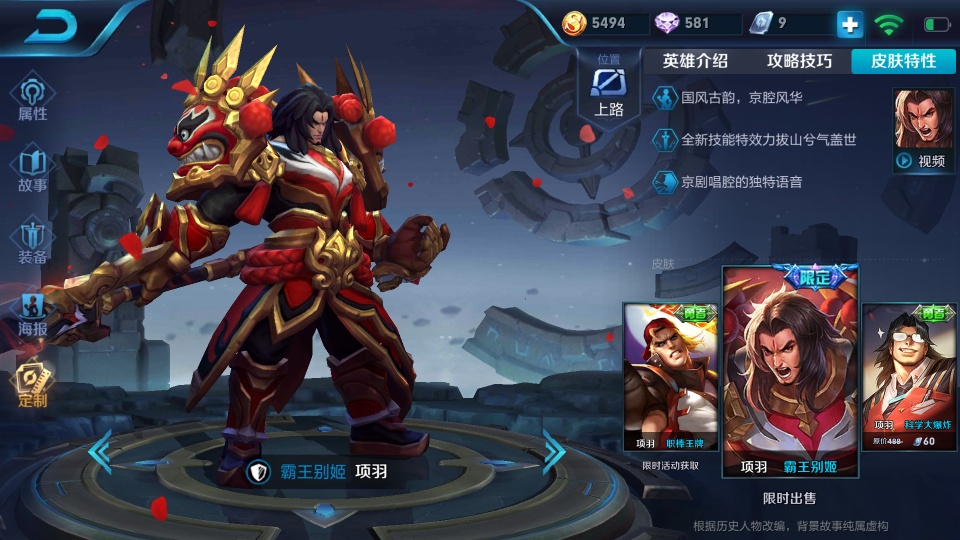Image resolution: width=960 pixels, height=540 pixels.
Task: Open the 故事 story section
Action: pos(32,171)
